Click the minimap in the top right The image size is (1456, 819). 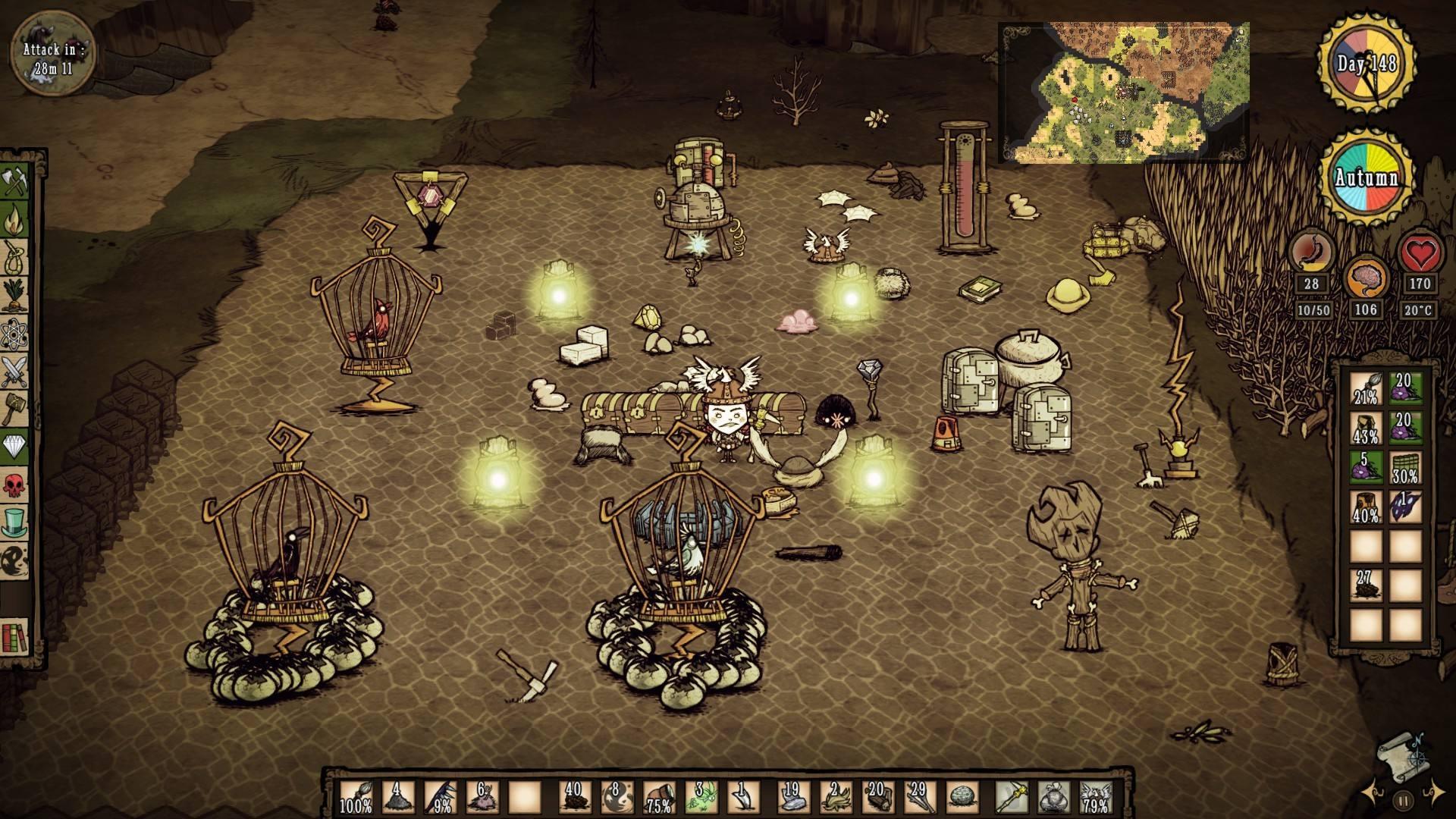tap(1123, 92)
